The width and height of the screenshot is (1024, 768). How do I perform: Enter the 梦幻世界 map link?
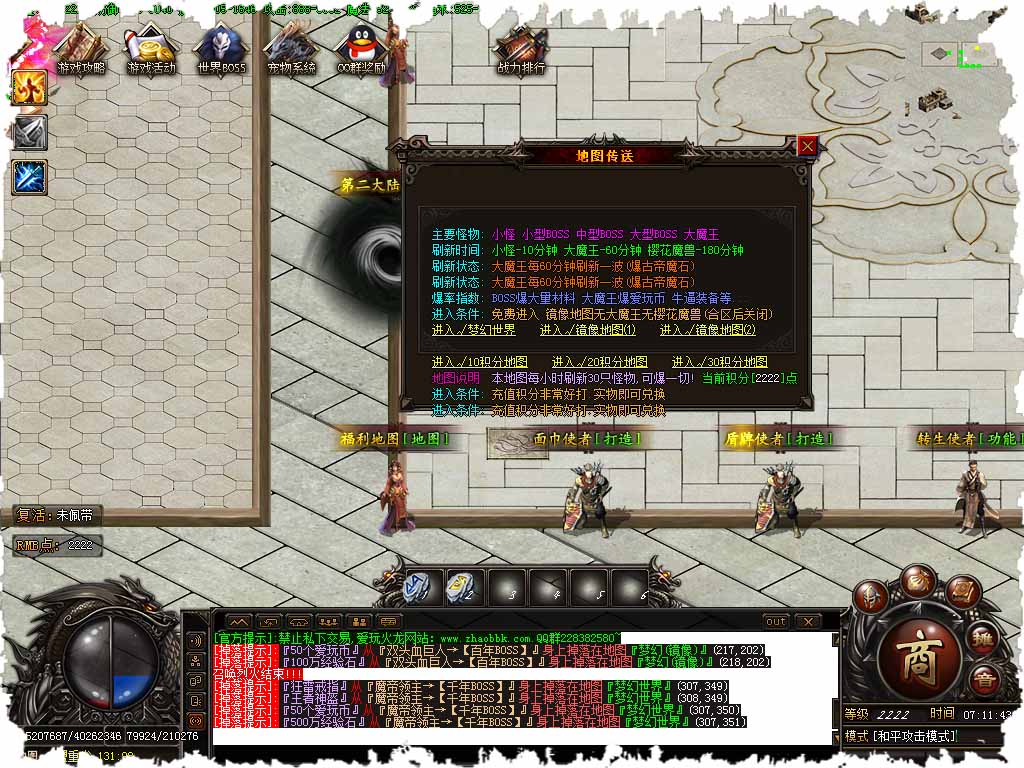tap(473, 330)
